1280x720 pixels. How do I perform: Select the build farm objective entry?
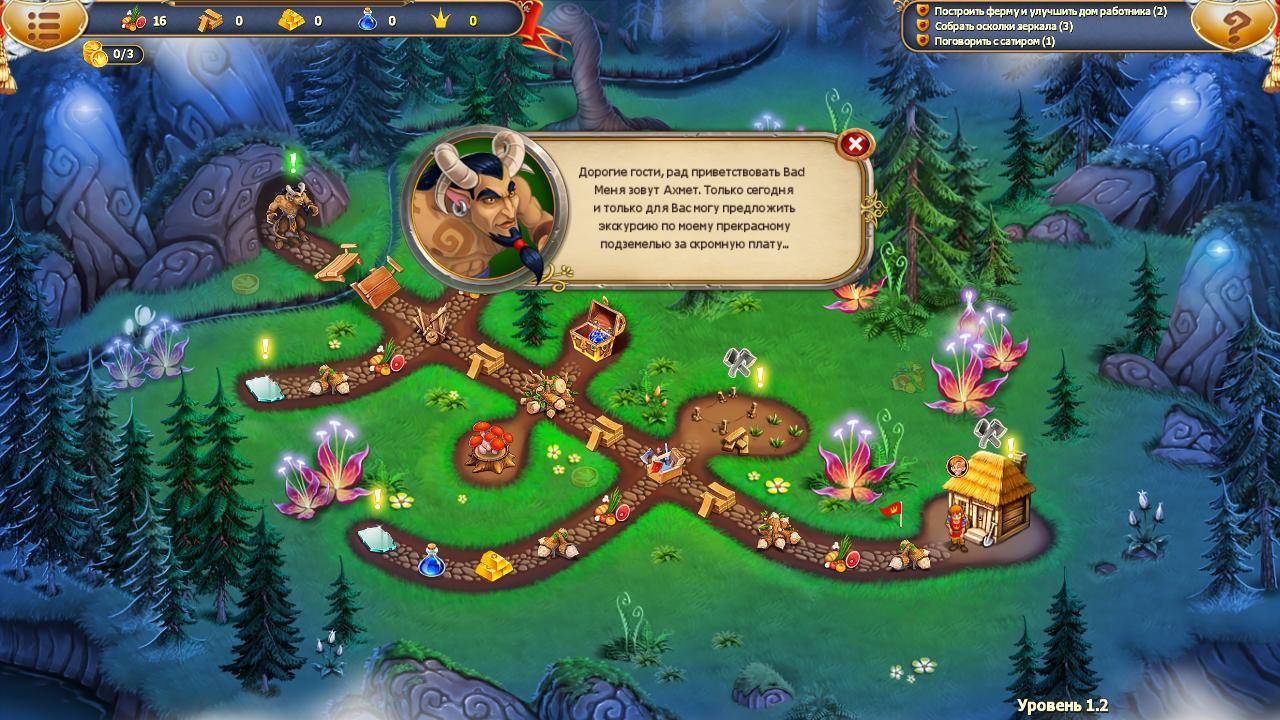(1050, 11)
